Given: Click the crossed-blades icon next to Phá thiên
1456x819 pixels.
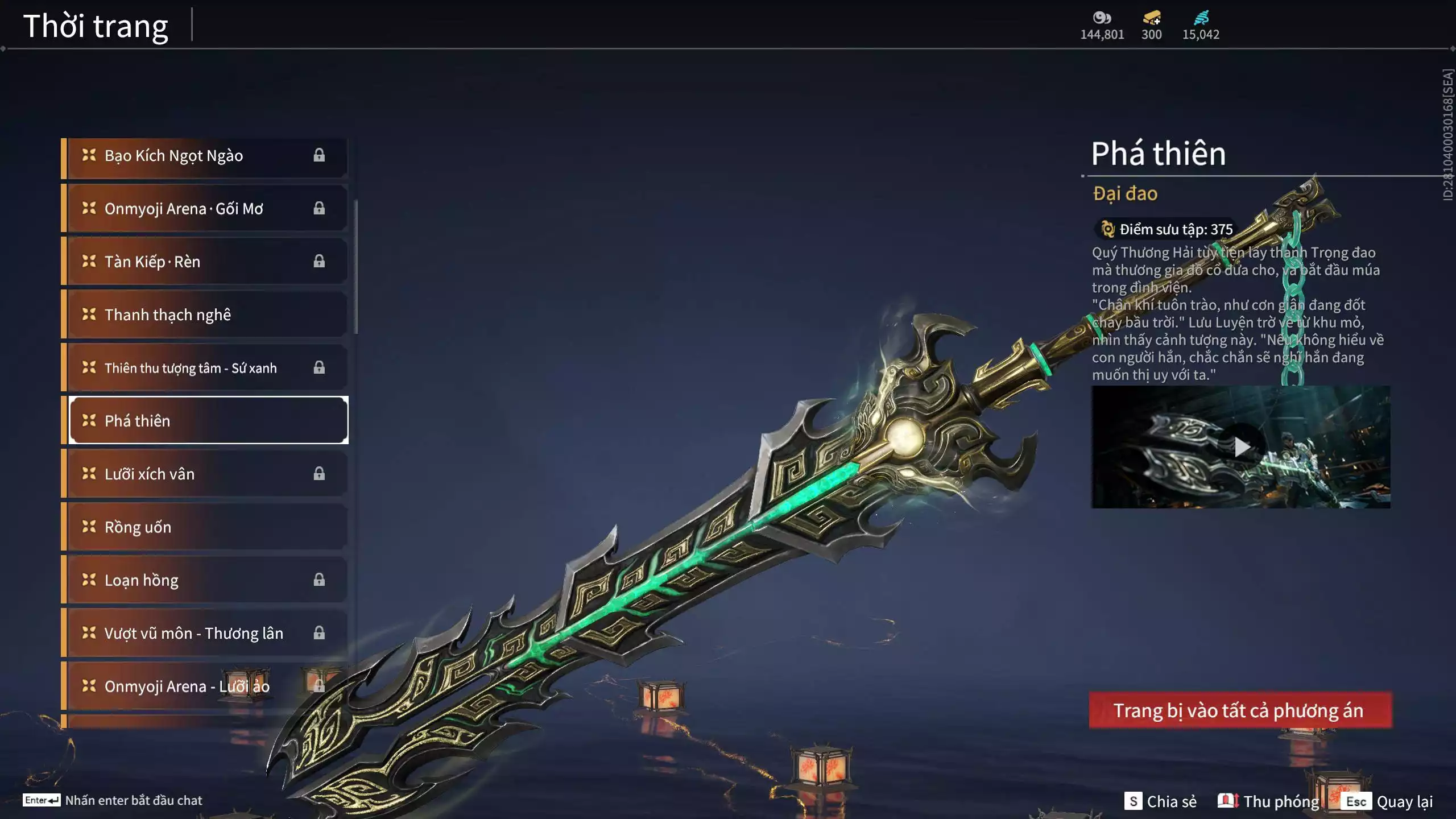Looking at the screenshot, I should [88, 421].
